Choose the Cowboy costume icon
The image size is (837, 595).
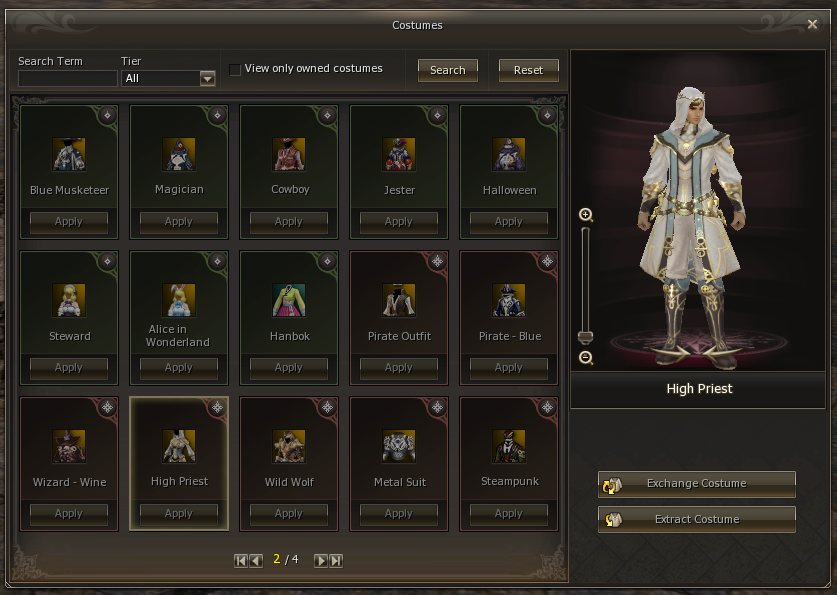click(x=289, y=154)
